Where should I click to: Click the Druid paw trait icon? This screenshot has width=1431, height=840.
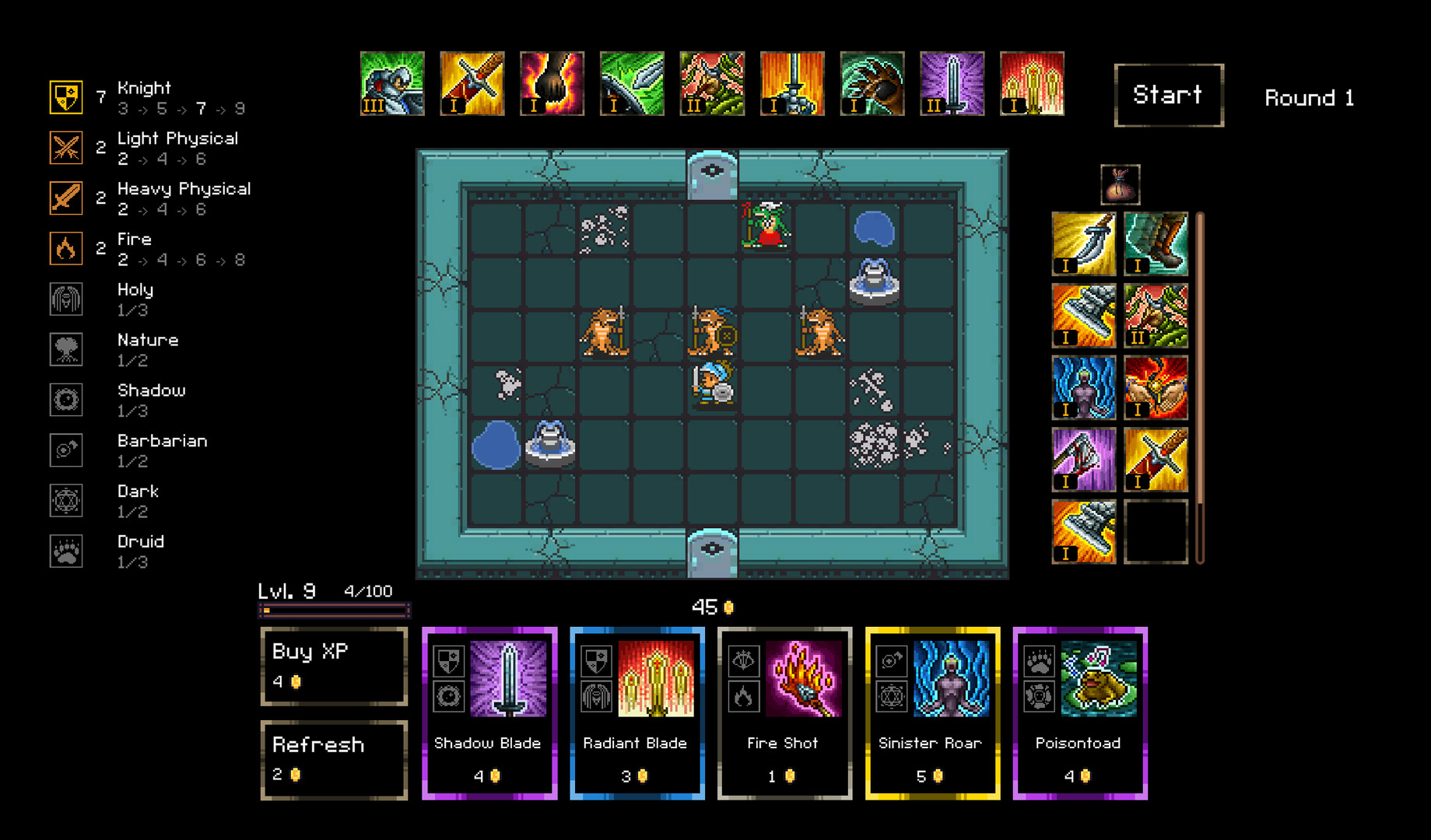(x=66, y=551)
